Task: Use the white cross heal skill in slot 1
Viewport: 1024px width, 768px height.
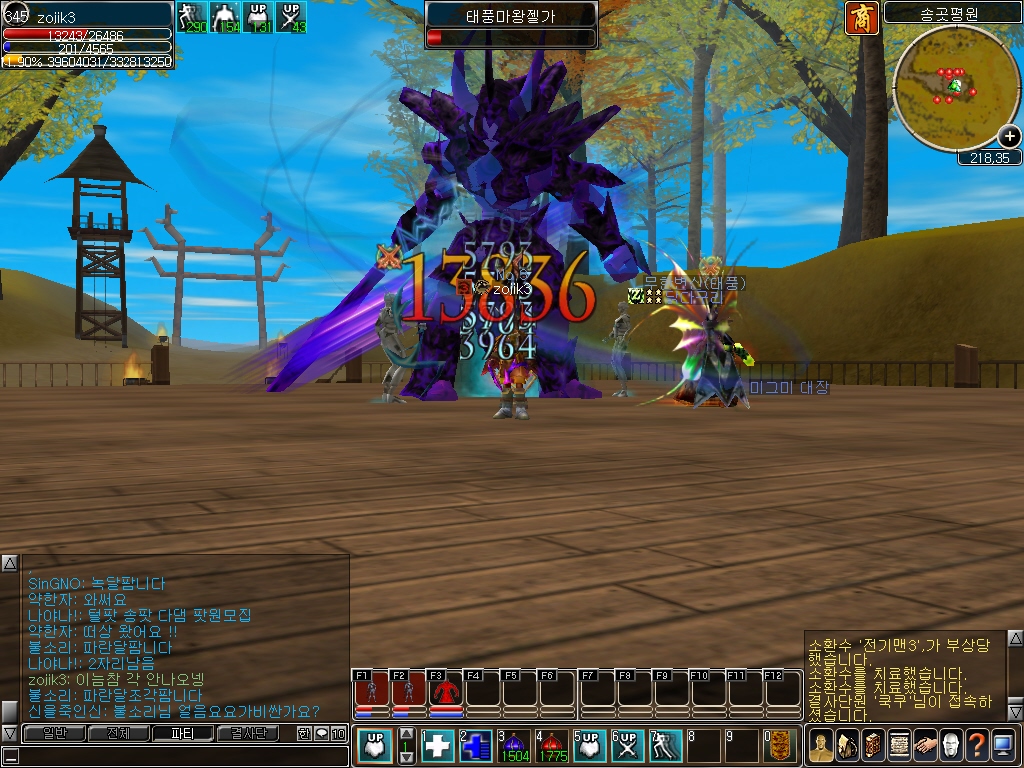Action: pyautogui.click(x=440, y=746)
